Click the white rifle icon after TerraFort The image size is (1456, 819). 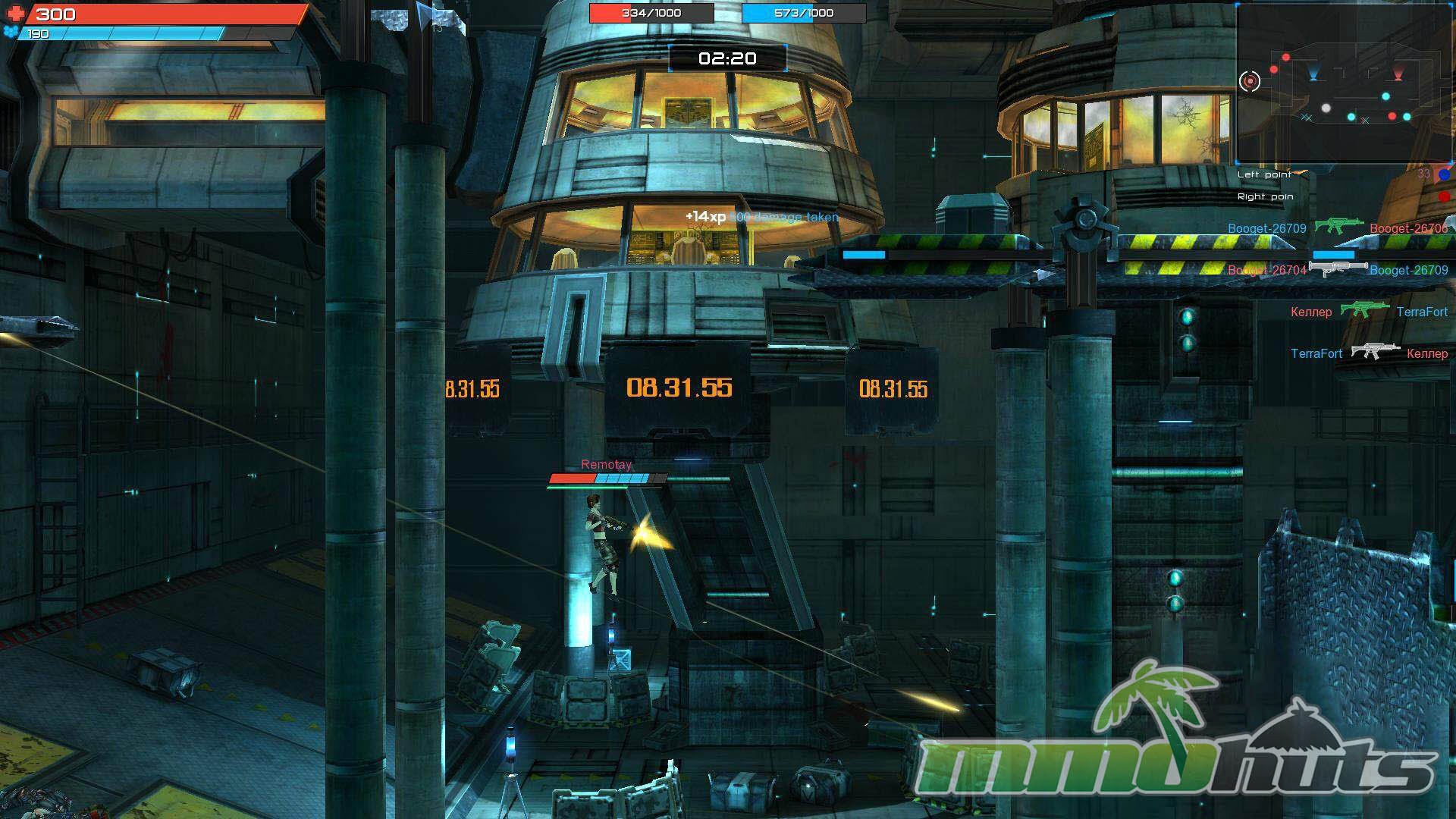(x=1375, y=351)
